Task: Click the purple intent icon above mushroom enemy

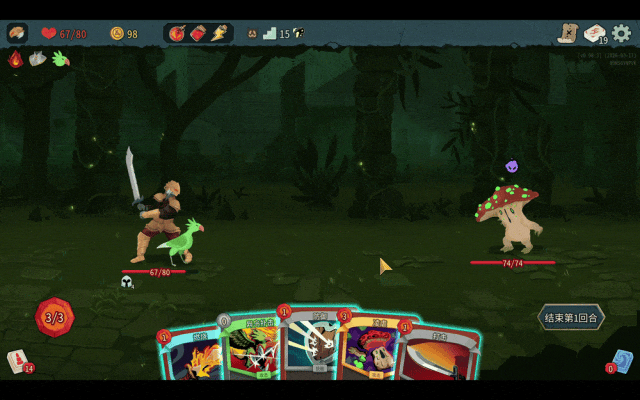Action: tap(512, 166)
